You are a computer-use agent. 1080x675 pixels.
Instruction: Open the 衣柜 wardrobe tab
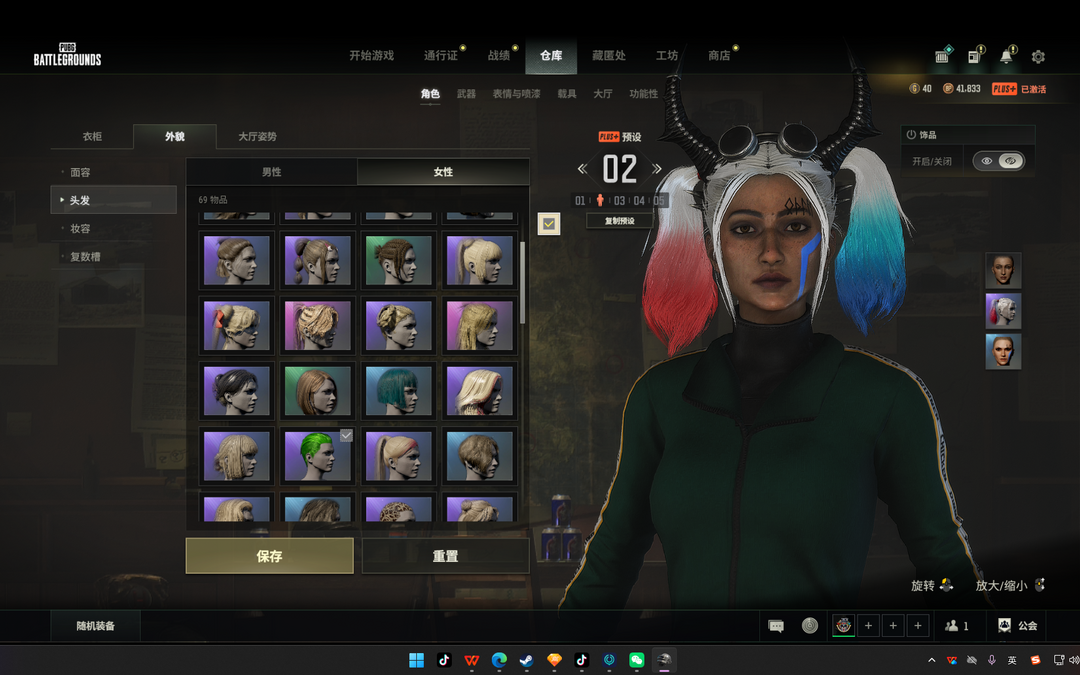click(x=92, y=137)
